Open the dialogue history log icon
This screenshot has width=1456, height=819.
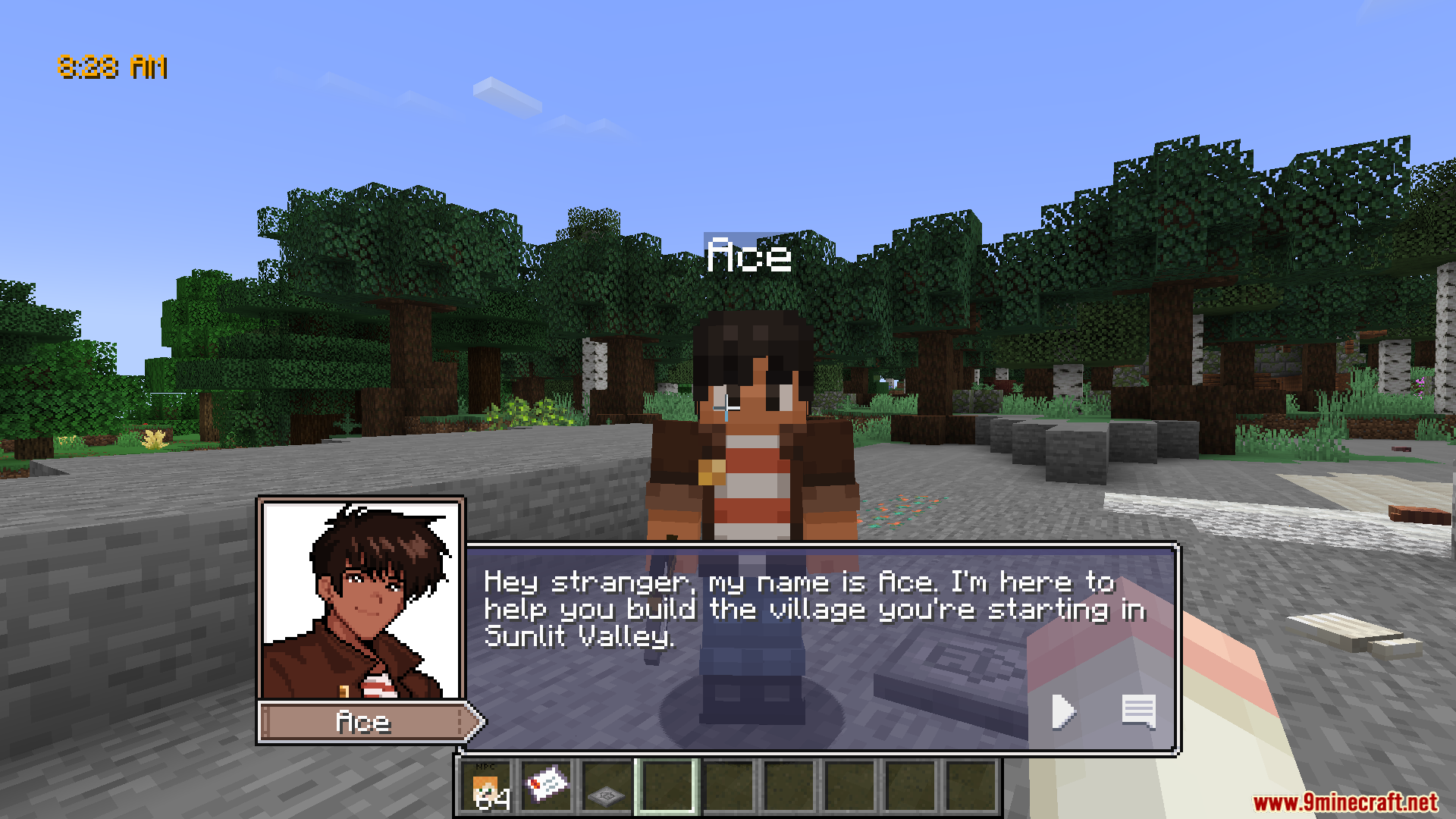(x=1137, y=711)
